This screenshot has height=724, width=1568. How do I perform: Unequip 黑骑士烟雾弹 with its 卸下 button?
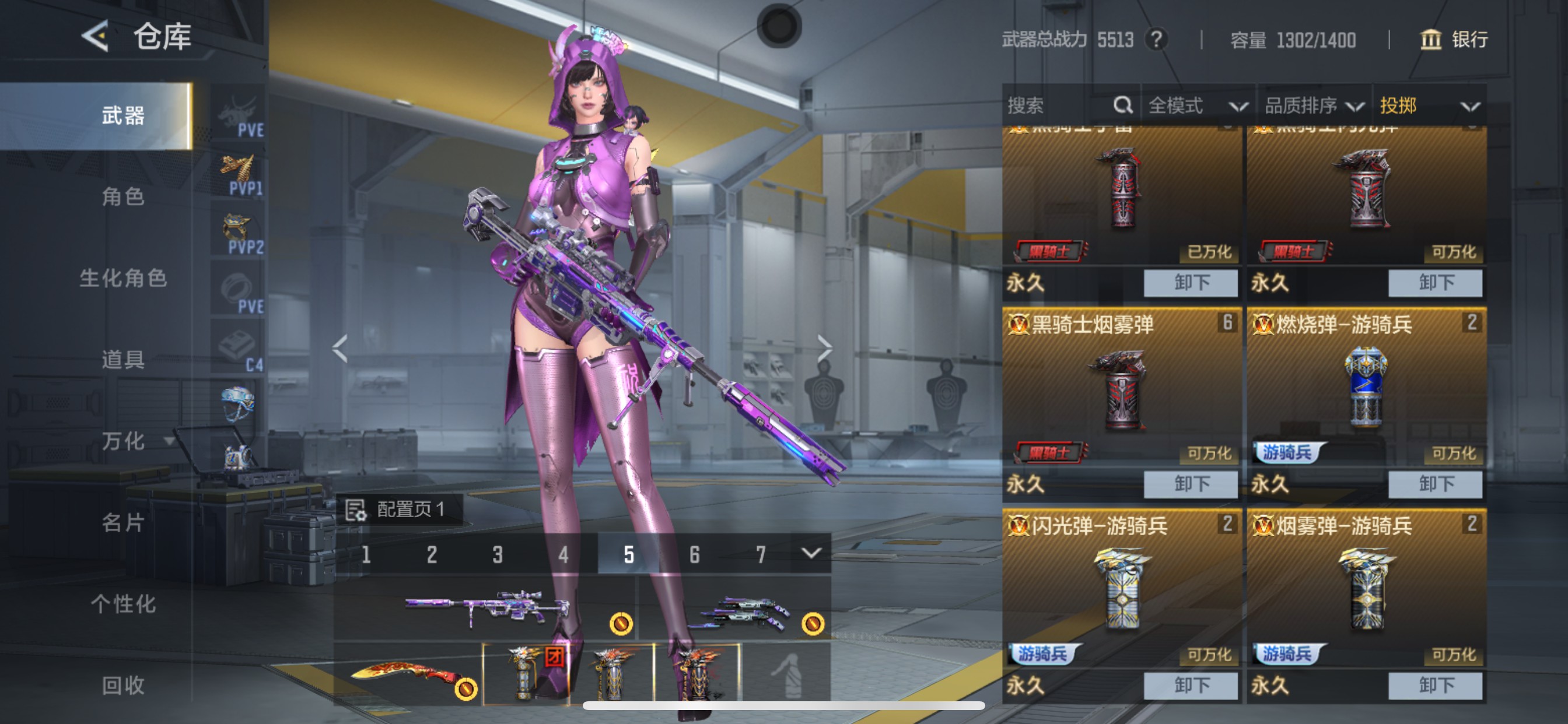[x=1190, y=484]
